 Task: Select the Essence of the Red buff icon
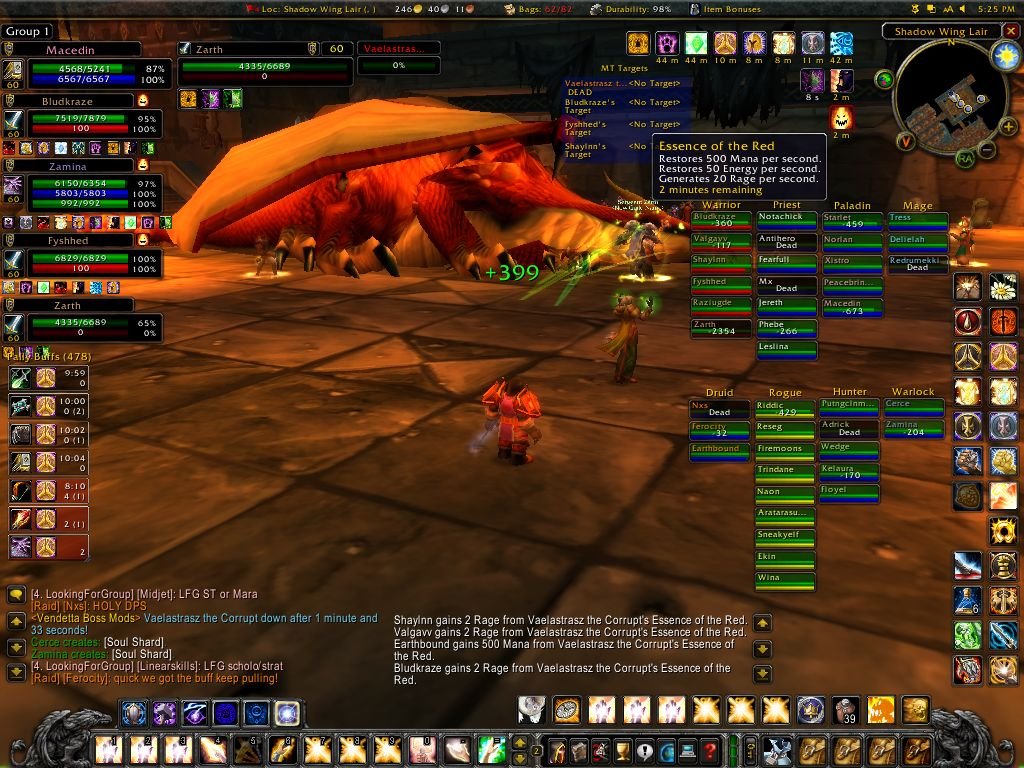click(841, 117)
